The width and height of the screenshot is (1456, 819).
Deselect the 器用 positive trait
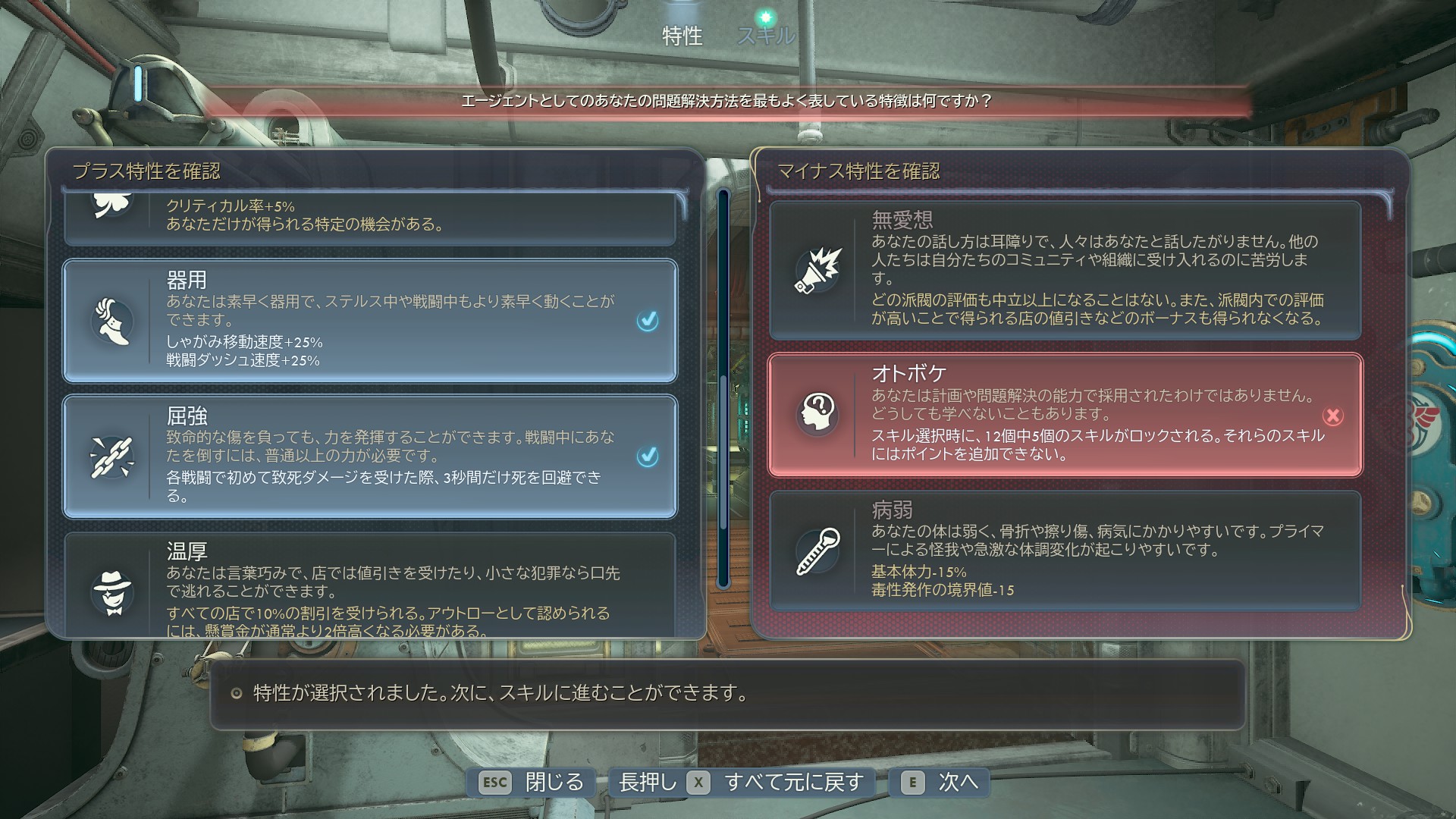point(369,320)
